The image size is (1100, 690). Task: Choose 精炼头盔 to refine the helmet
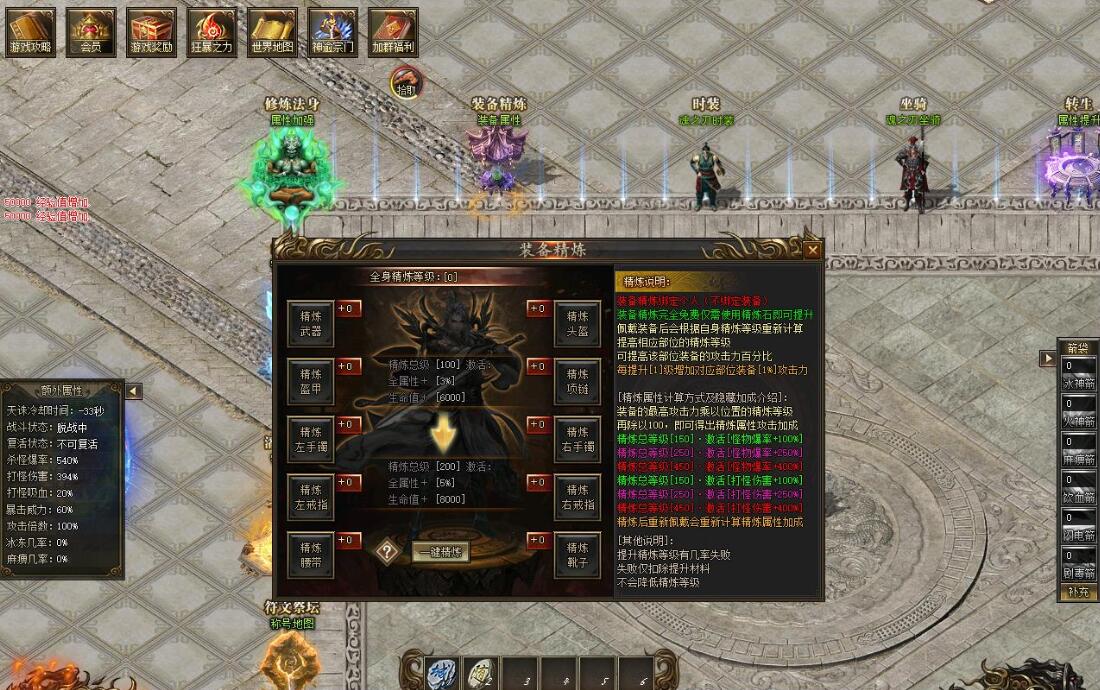pos(578,323)
